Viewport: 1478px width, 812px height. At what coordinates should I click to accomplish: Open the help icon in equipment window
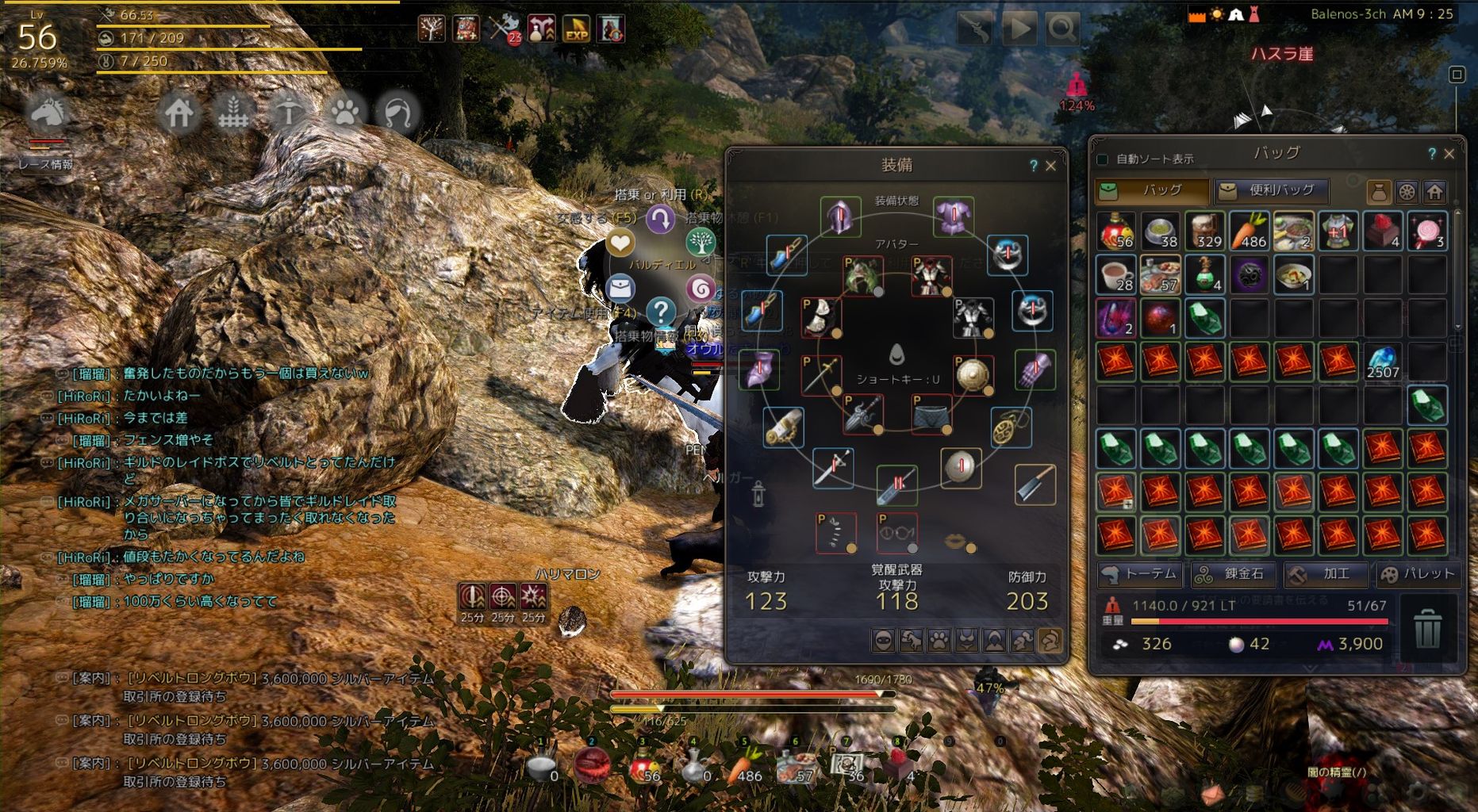(1033, 166)
